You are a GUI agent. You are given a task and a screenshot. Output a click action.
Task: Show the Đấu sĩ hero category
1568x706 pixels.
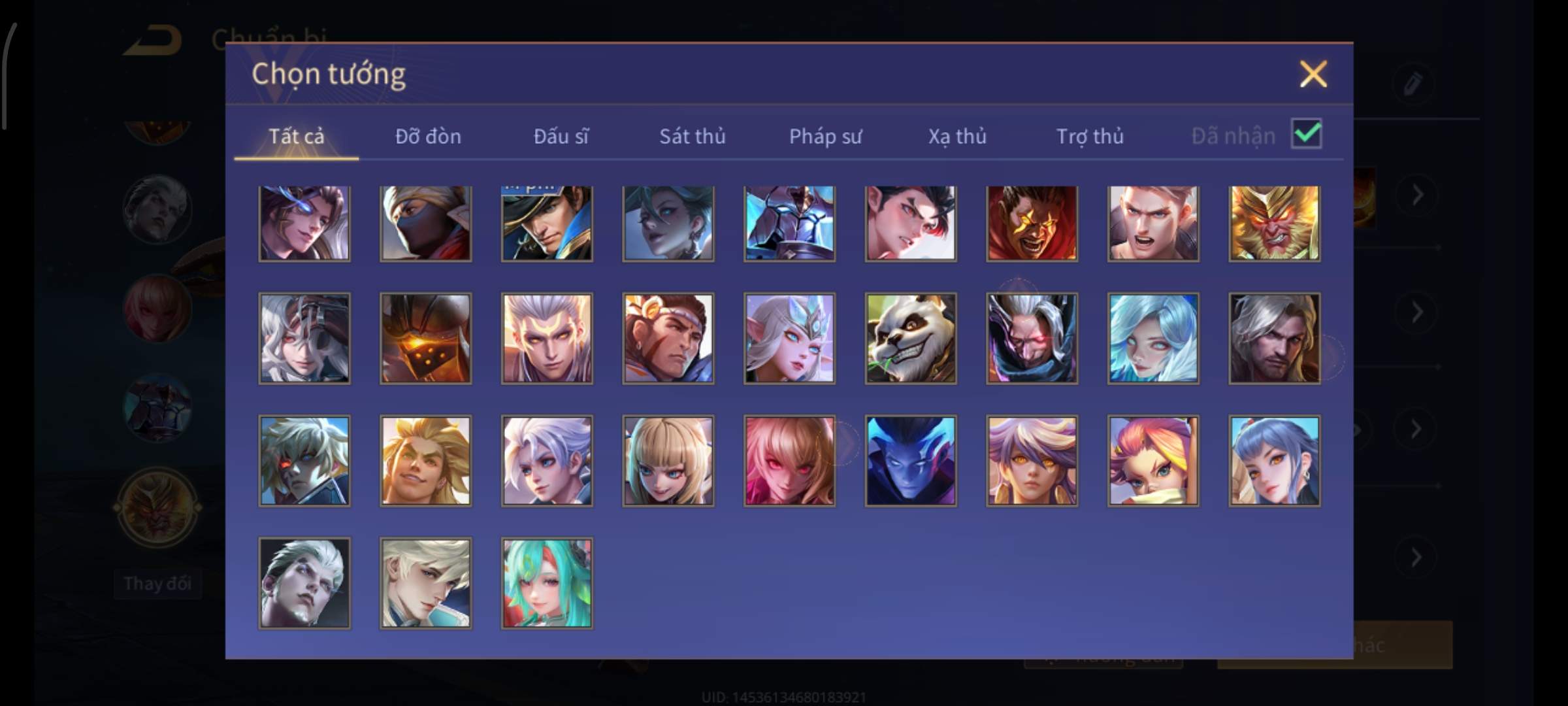coord(561,136)
